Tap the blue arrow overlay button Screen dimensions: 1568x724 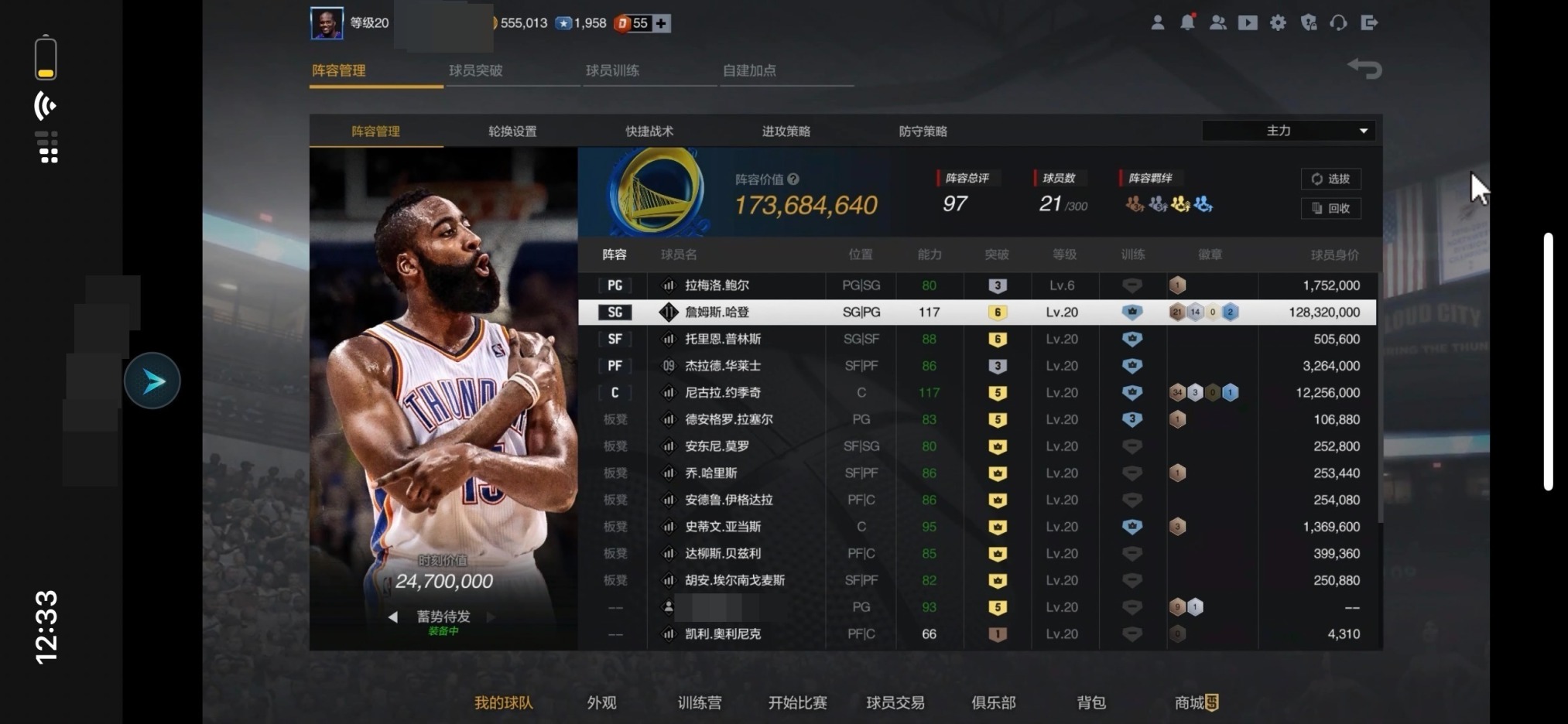pyautogui.click(x=152, y=381)
